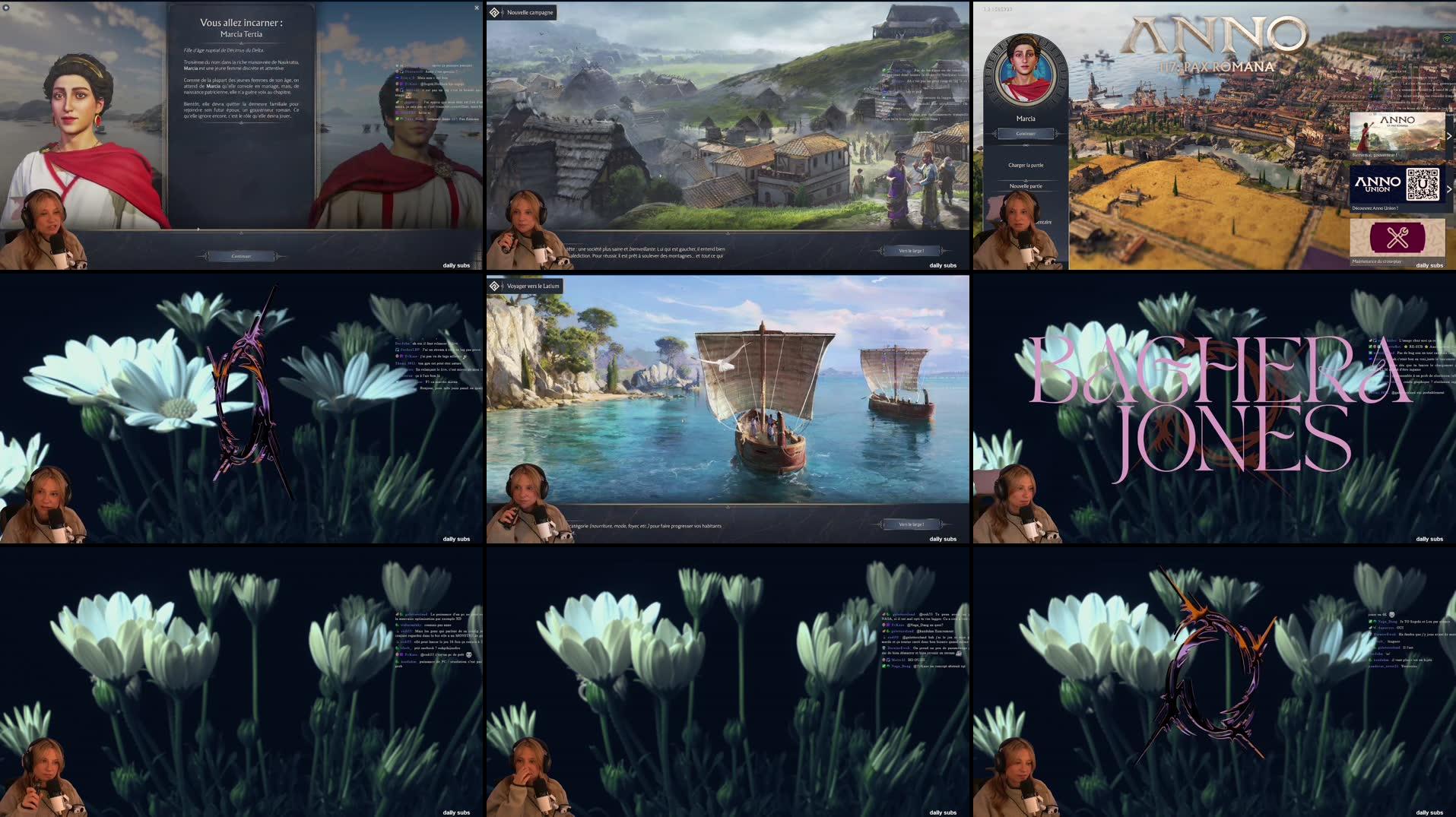1456x817 pixels.
Task: Select Charger la partie
Action: coord(1026,165)
